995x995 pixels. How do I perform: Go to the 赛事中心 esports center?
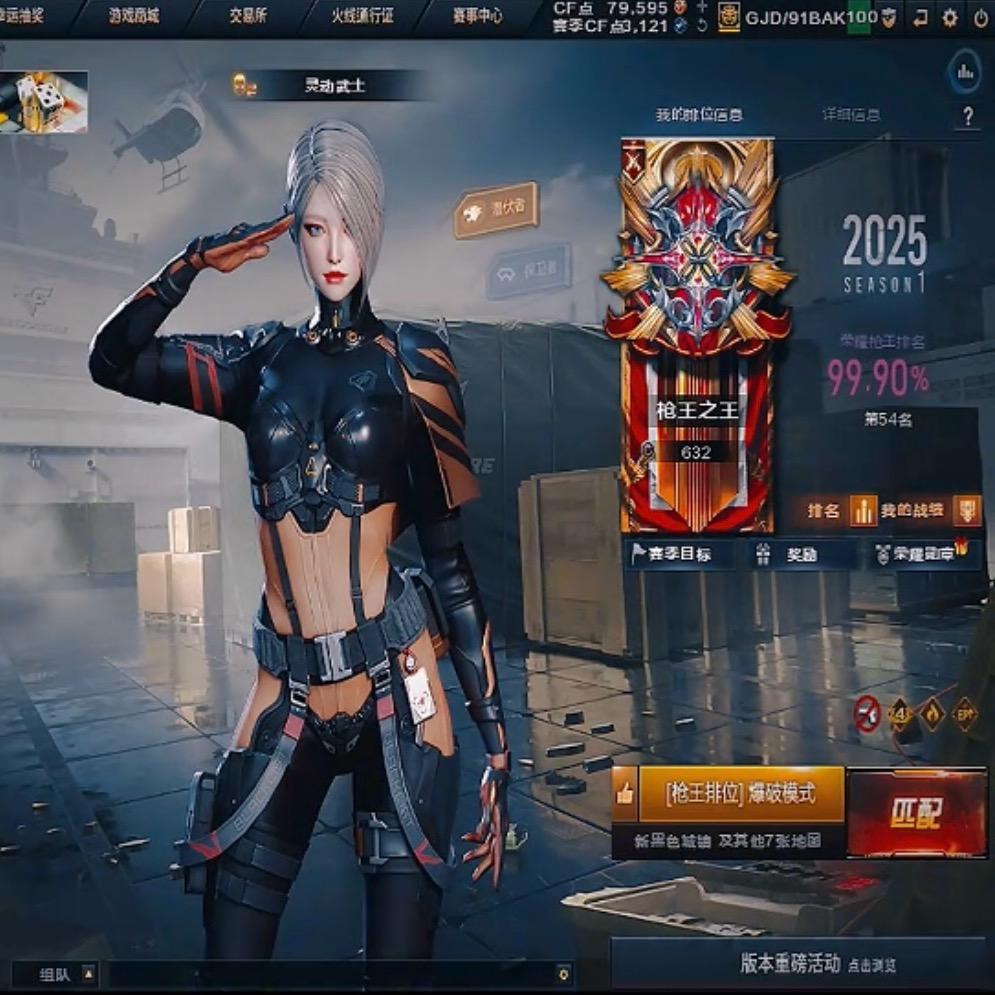tap(476, 16)
